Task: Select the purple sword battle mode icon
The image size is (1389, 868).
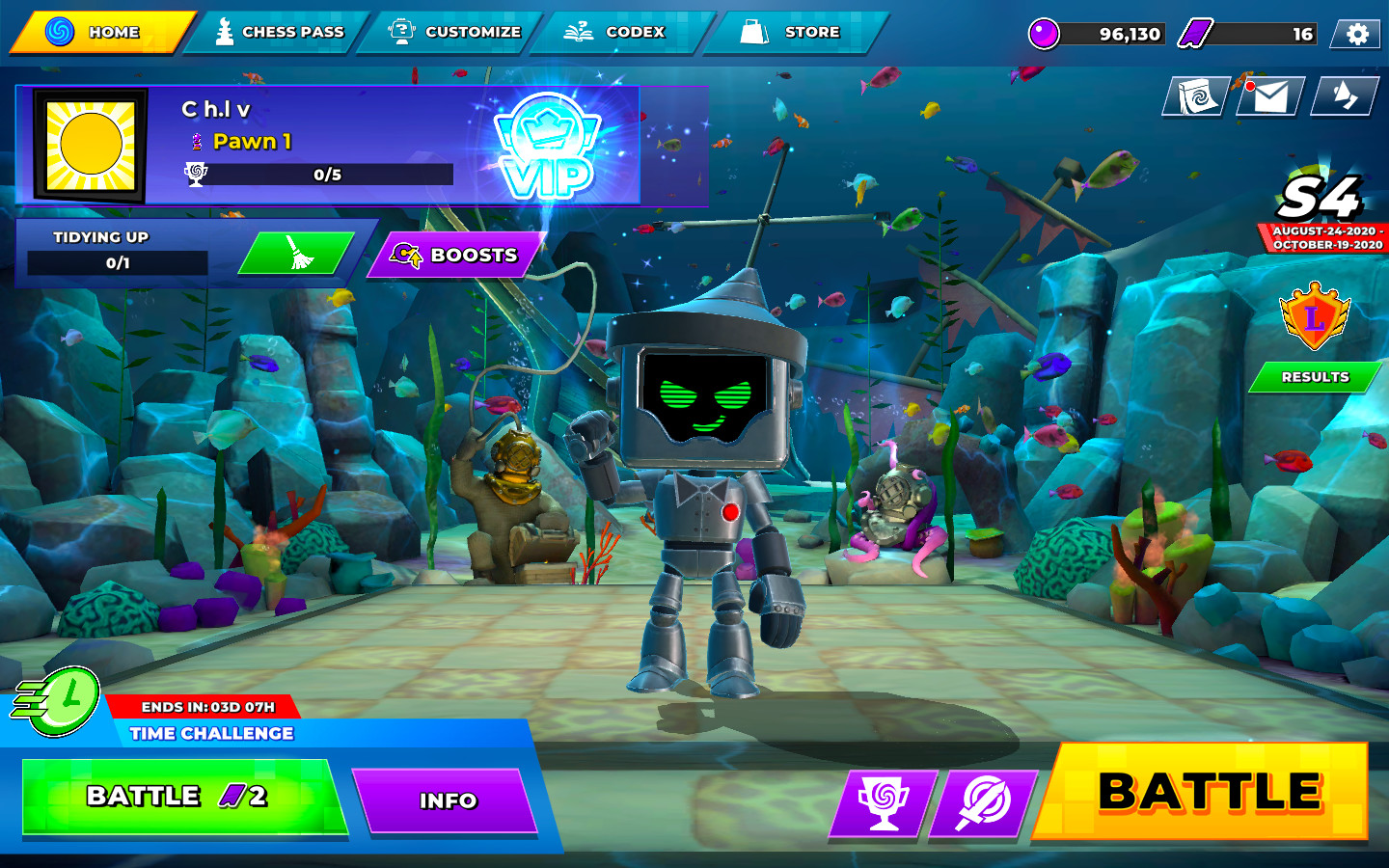Action: click(981, 800)
